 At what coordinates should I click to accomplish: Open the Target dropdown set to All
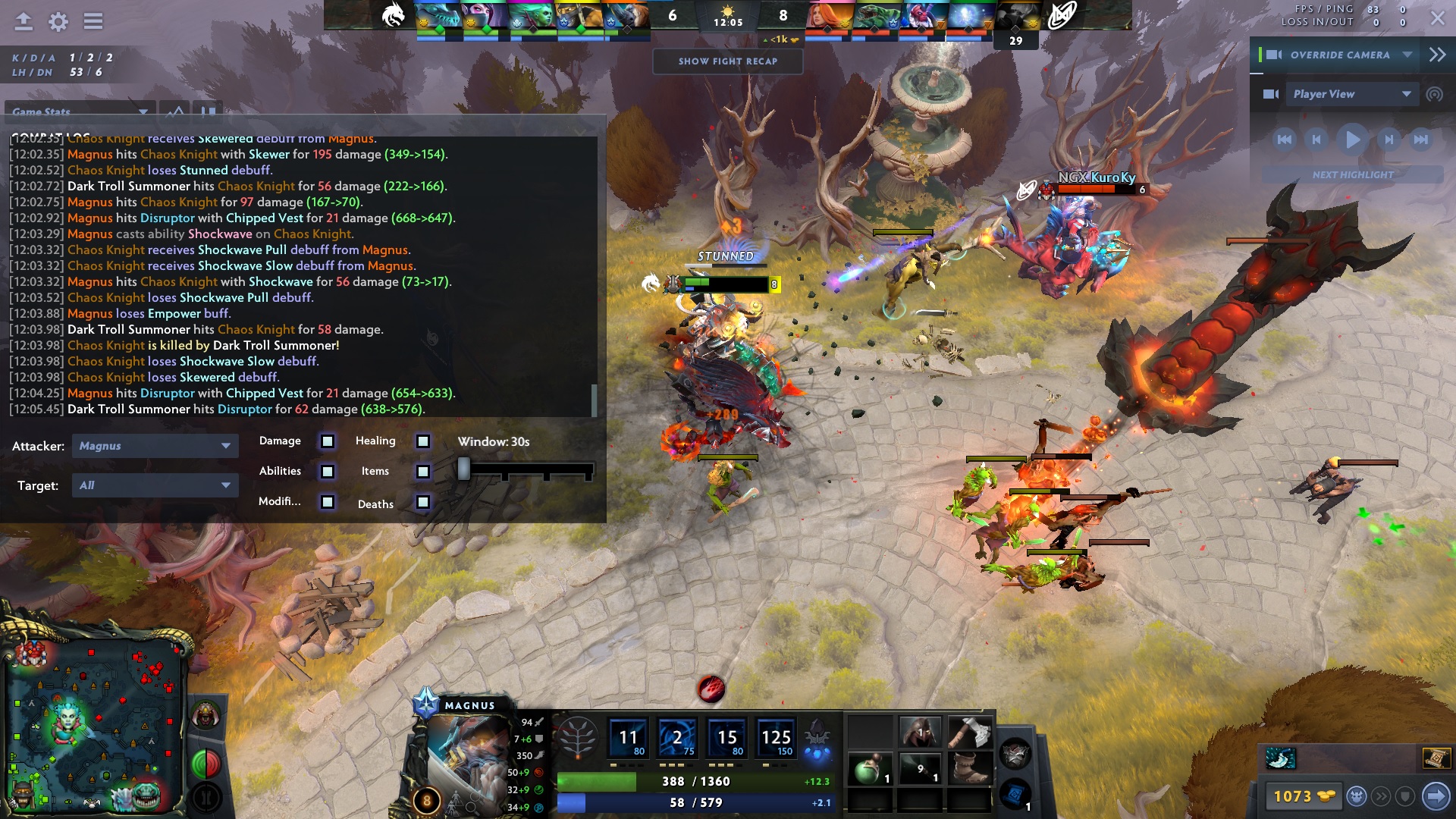point(155,485)
